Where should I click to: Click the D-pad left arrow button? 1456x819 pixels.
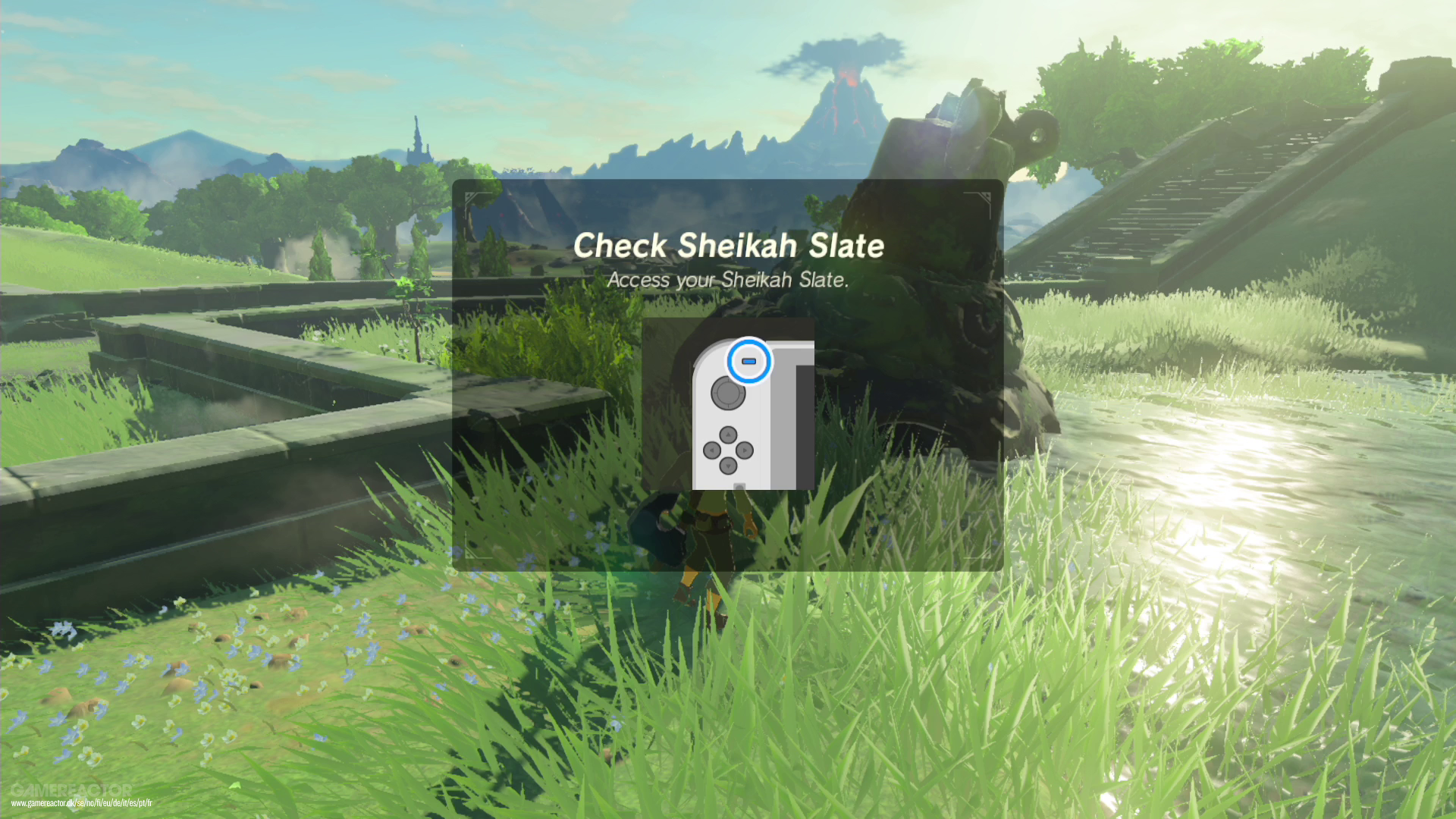(x=712, y=450)
